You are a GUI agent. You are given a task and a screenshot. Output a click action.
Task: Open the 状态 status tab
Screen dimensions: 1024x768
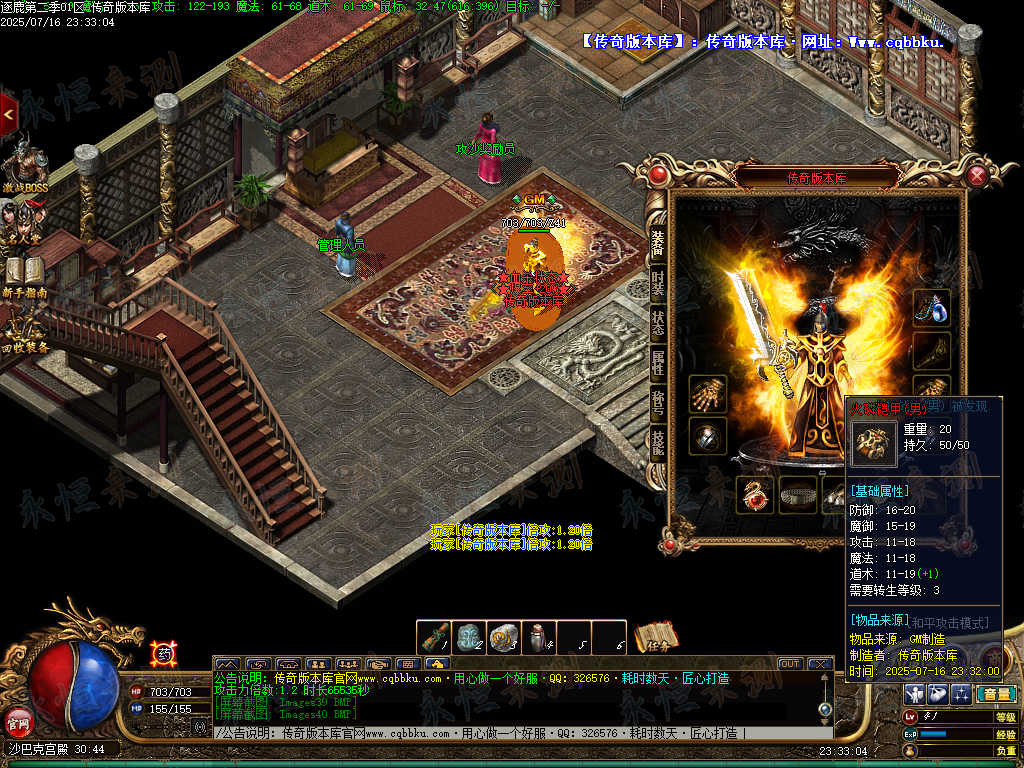(x=658, y=322)
